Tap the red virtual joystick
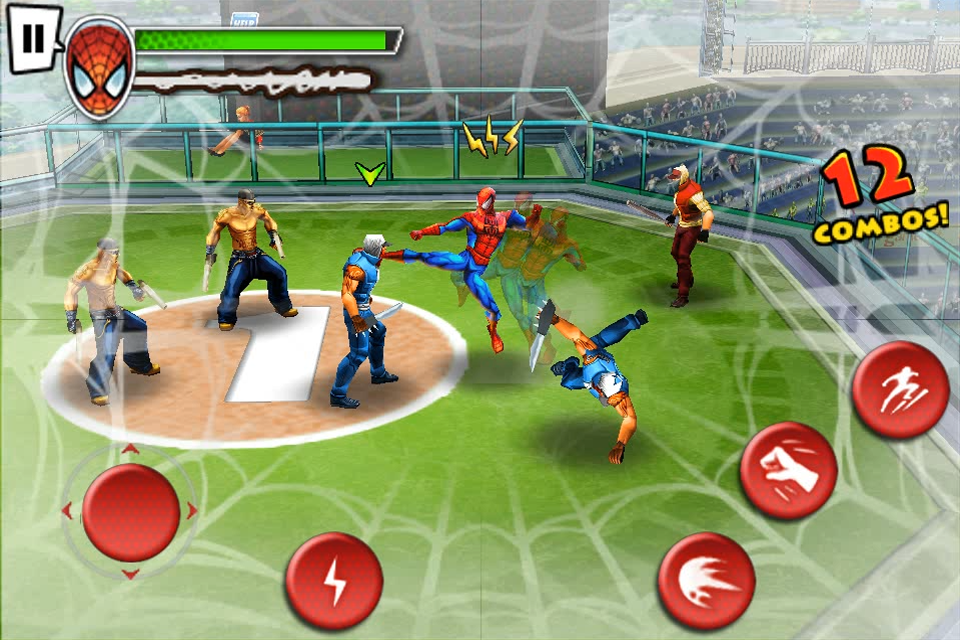The height and width of the screenshot is (640, 960). click(131, 512)
